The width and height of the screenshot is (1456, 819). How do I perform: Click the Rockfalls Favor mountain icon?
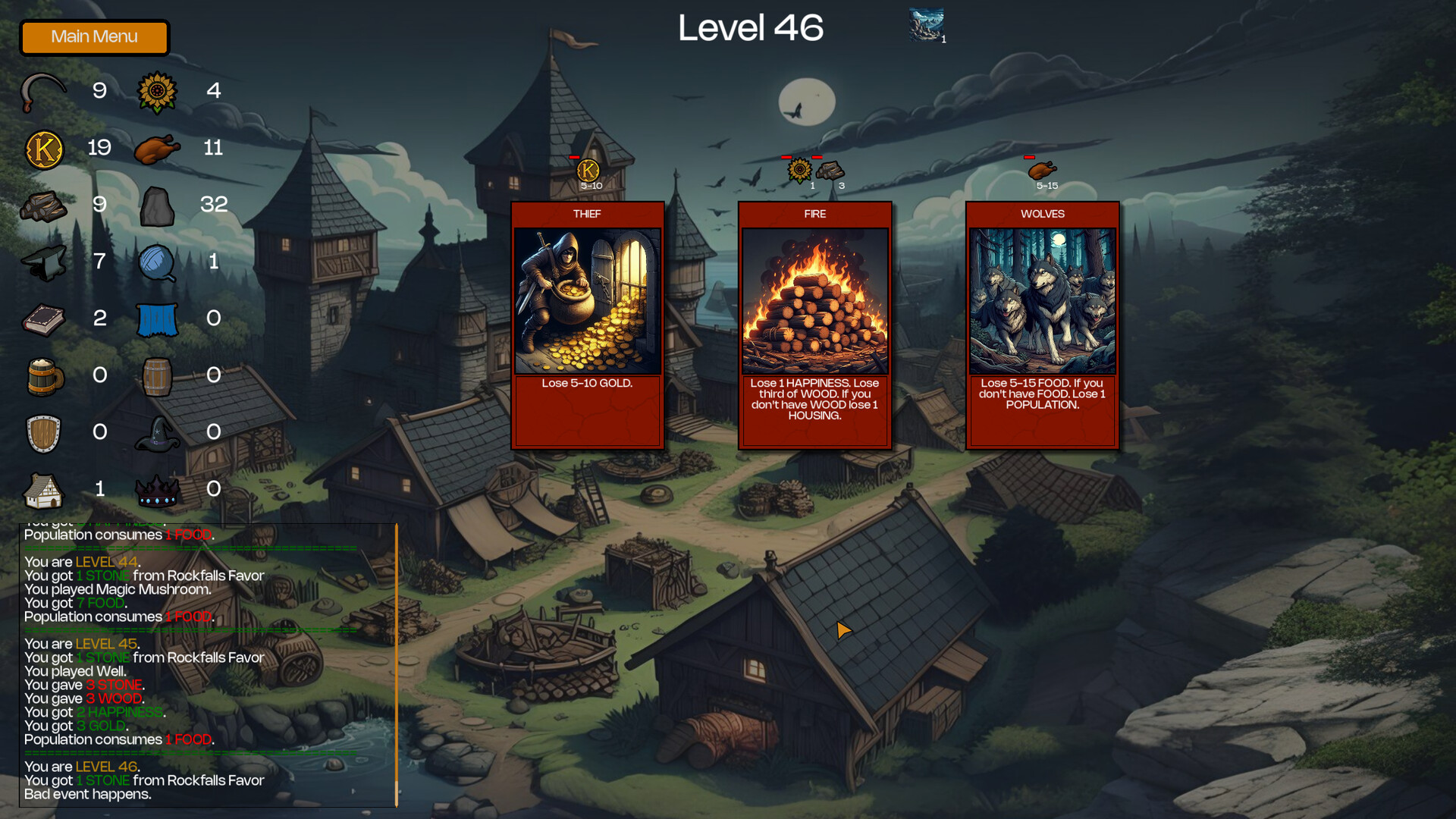coord(927,23)
